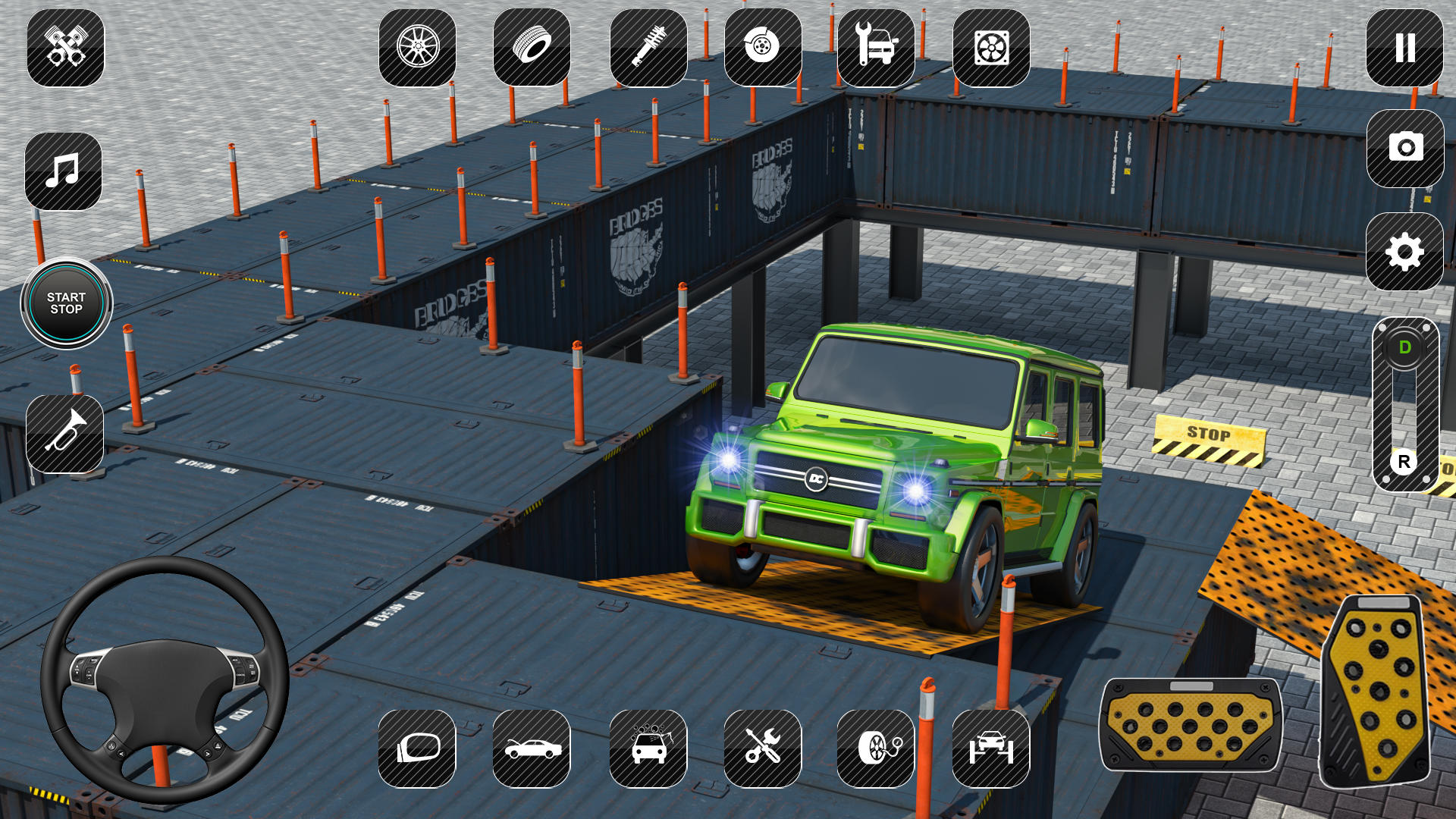Open the crossed pistons engine menu
Screen dimensions: 1456x819
pos(66,48)
